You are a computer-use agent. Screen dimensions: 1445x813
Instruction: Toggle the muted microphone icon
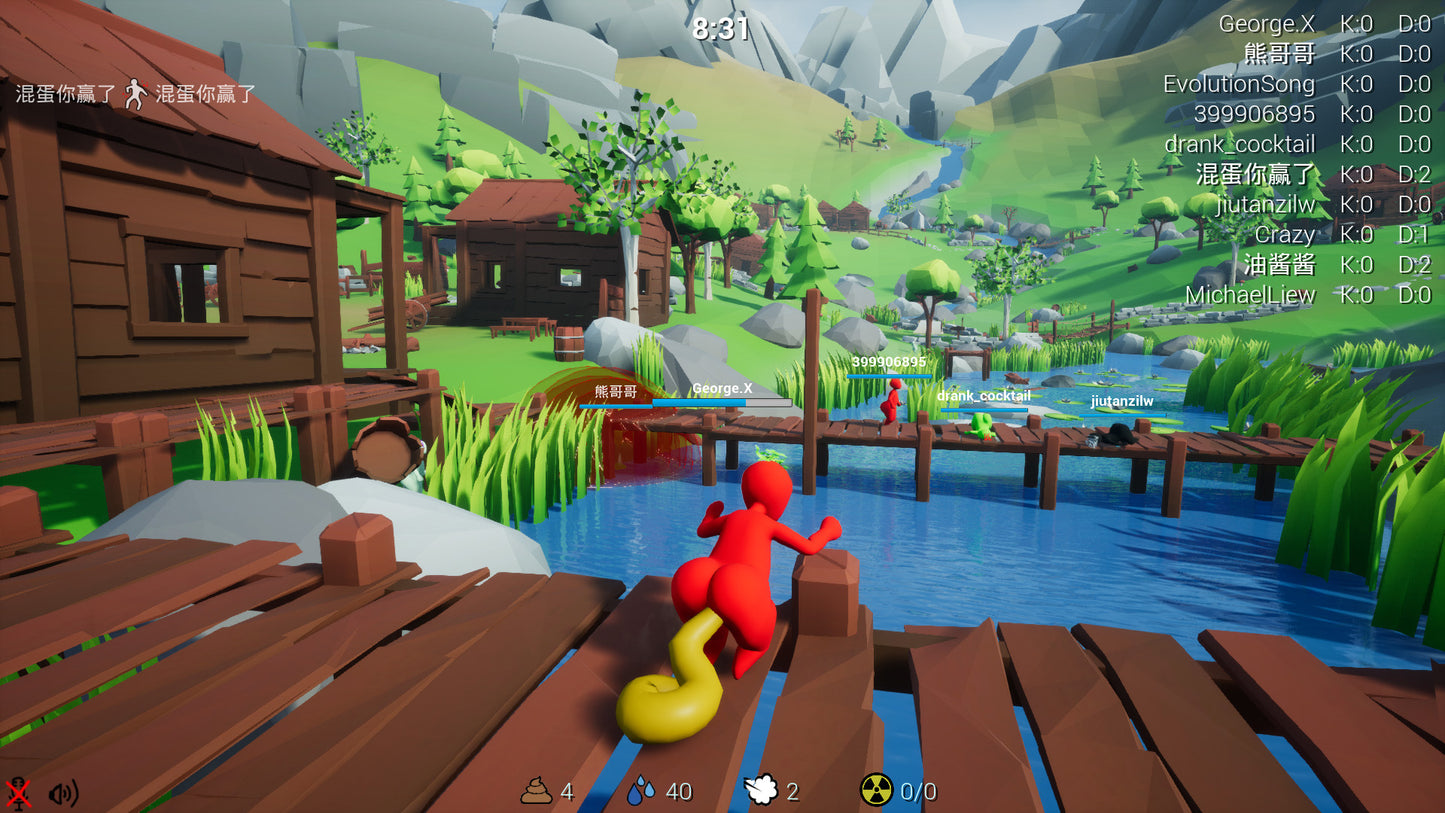[18, 793]
